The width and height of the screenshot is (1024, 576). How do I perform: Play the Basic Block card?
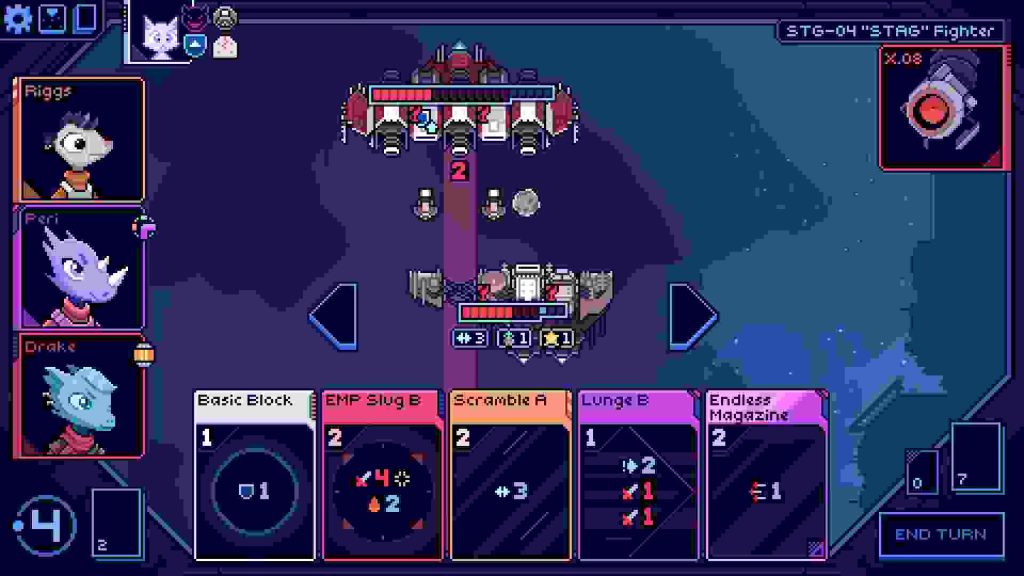pos(254,474)
